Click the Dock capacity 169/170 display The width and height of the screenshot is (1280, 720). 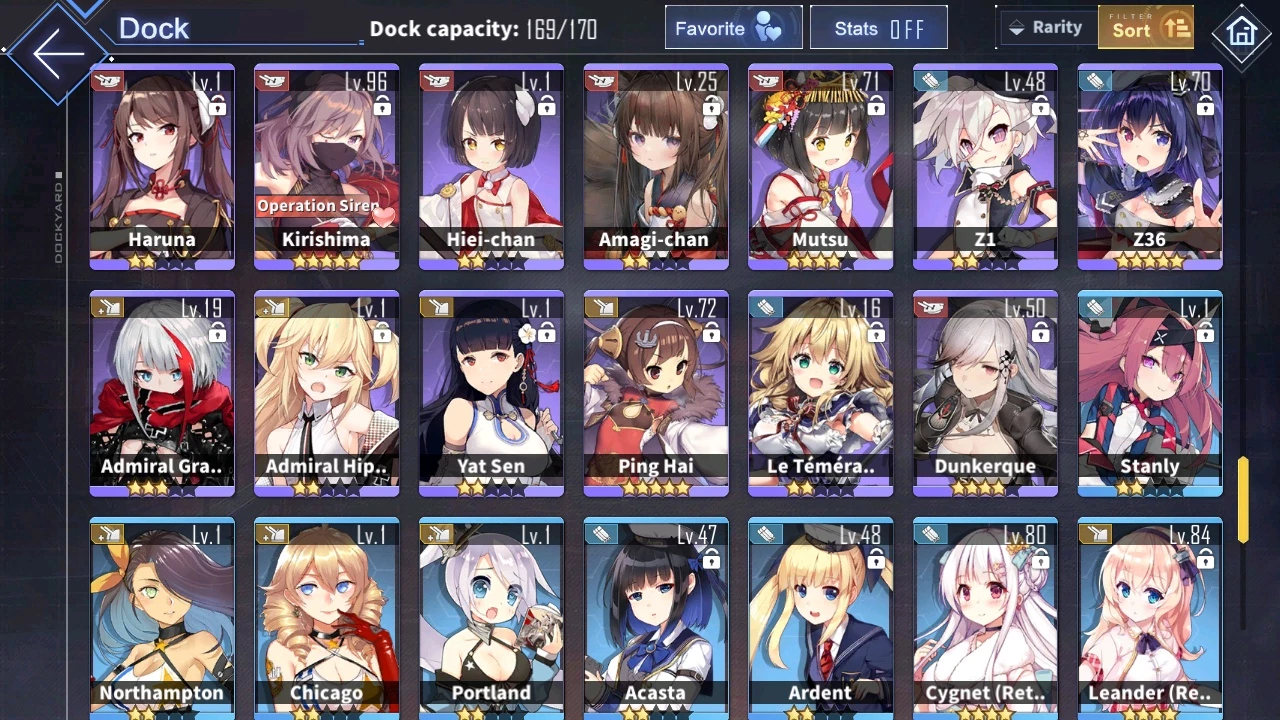[483, 29]
